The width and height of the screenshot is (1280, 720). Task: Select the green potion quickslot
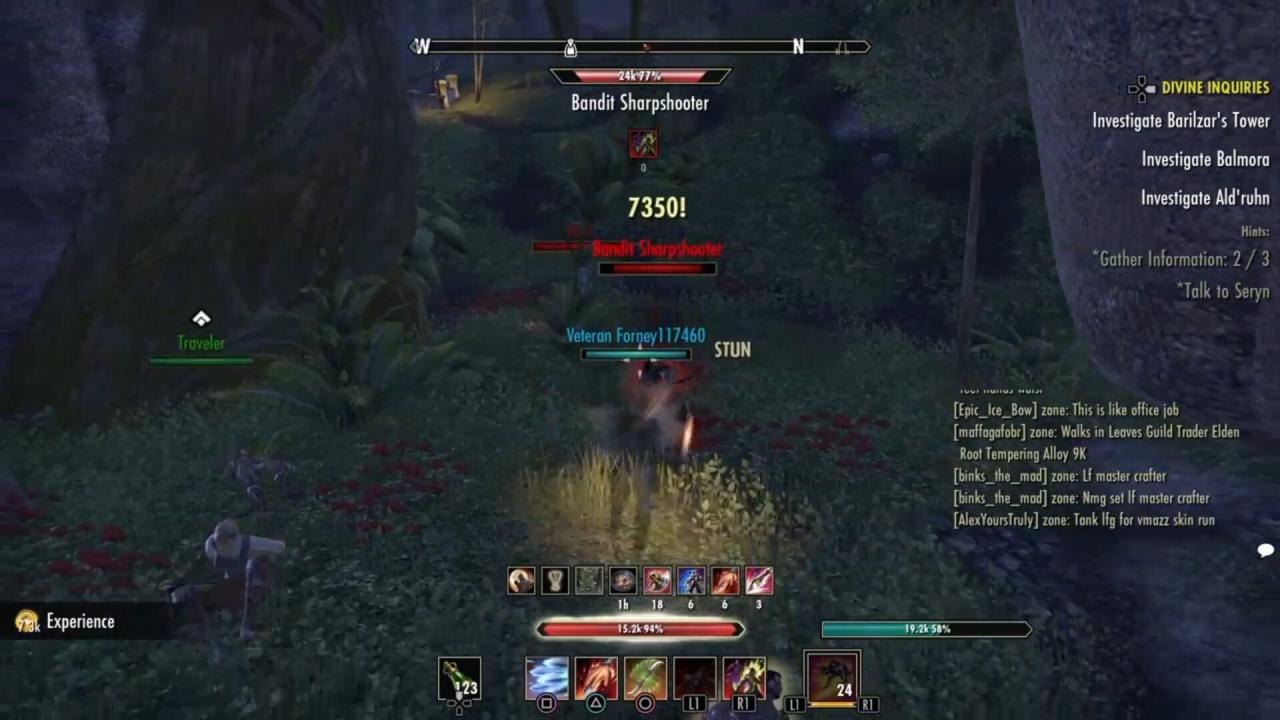coord(459,678)
